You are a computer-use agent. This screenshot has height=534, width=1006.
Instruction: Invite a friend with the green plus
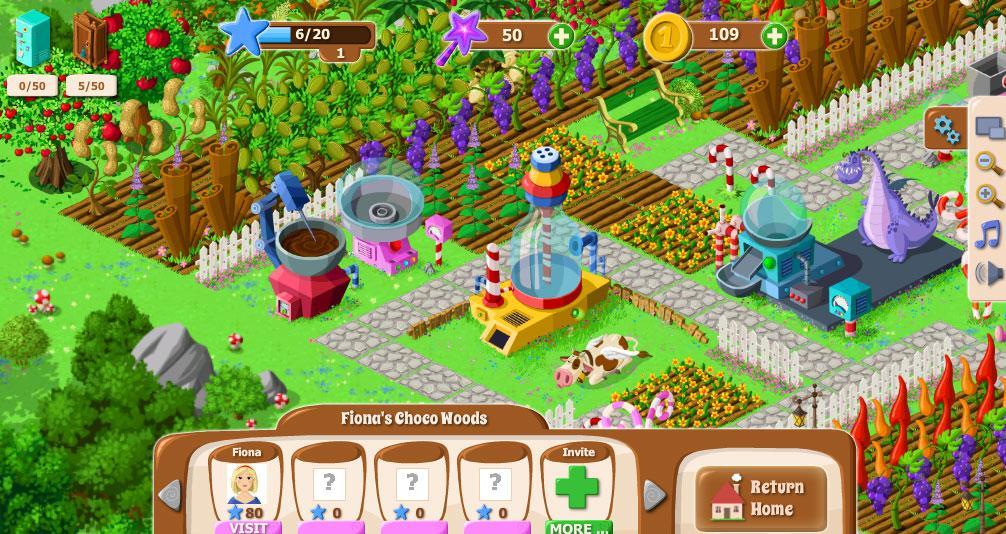(x=577, y=488)
